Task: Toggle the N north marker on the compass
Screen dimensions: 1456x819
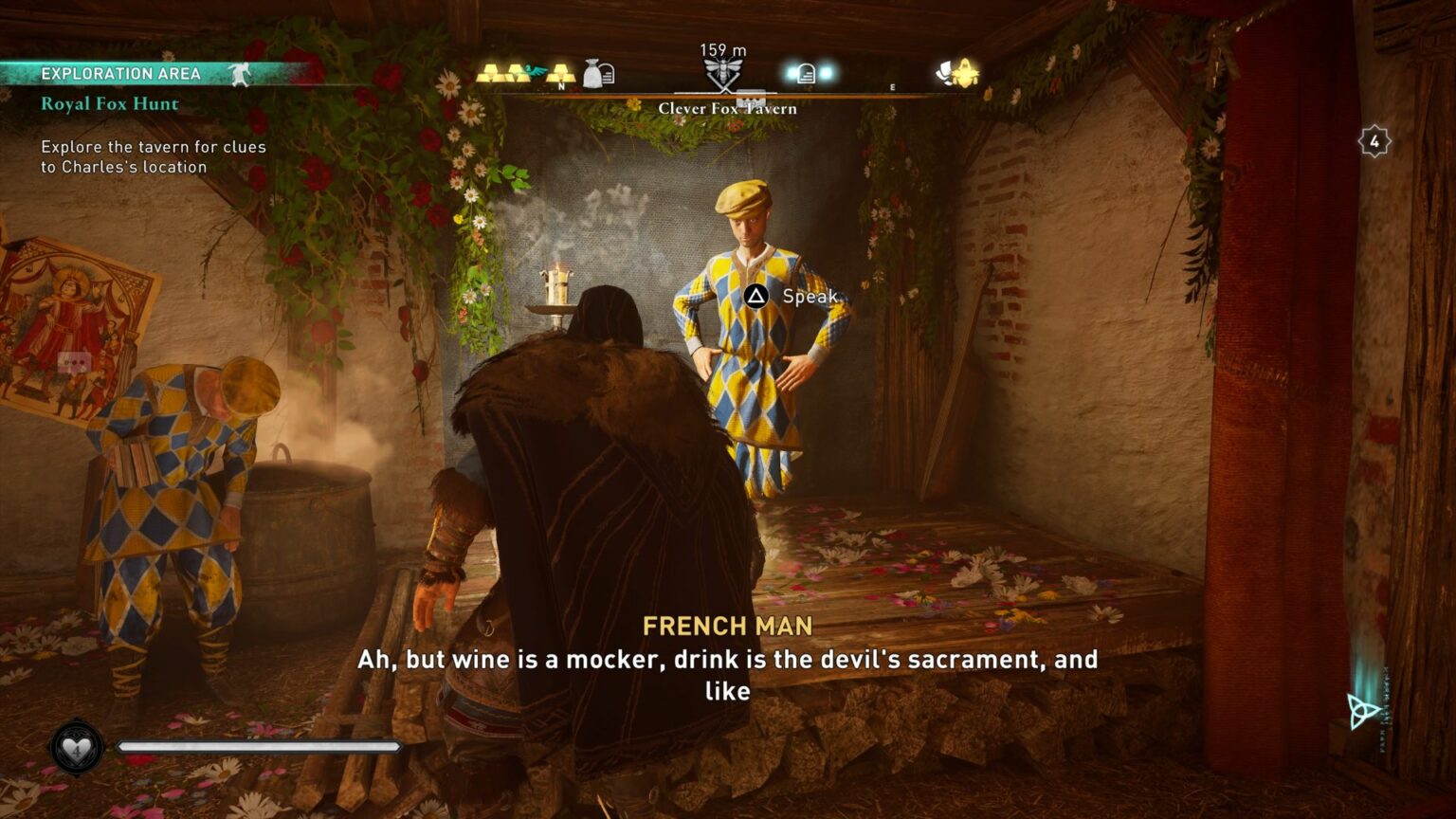Action: tap(560, 84)
